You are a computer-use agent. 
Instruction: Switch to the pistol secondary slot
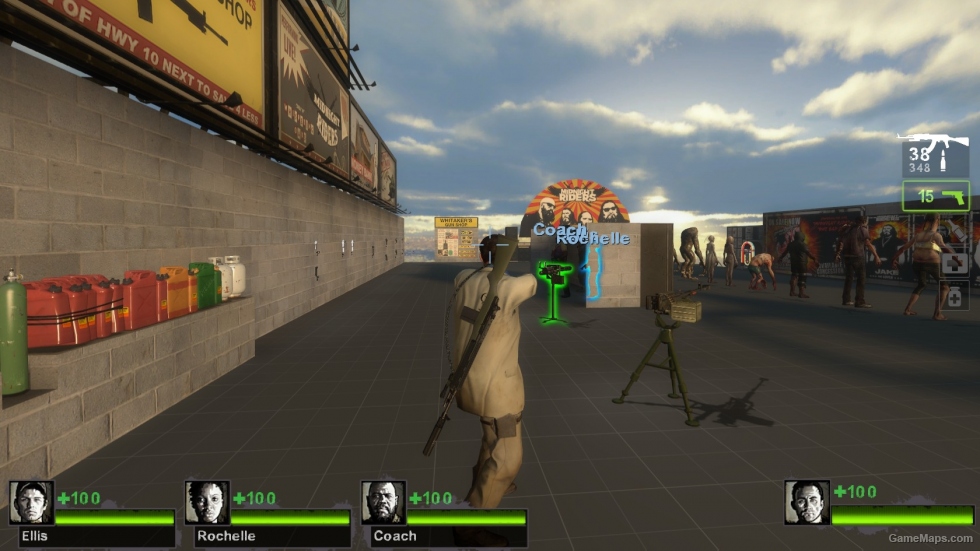[936, 196]
